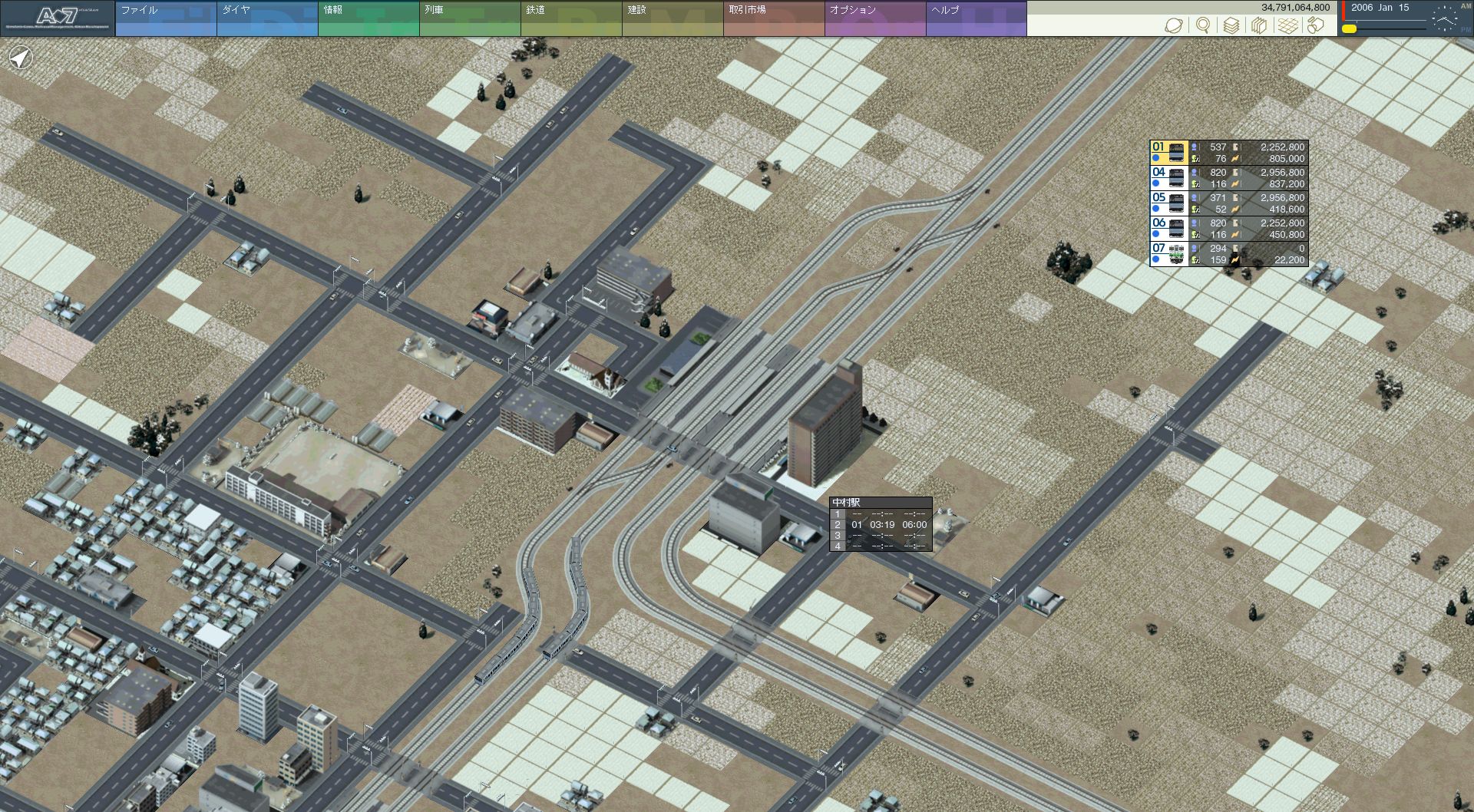Click the yellow game speed slider handle
The width and height of the screenshot is (1474, 812).
[1349, 29]
